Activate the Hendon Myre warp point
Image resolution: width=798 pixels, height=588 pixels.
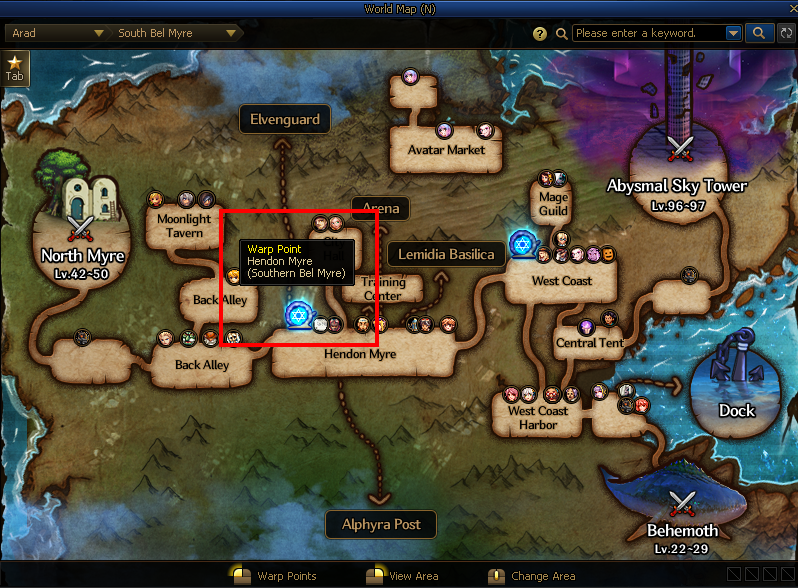(x=296, y=316)
